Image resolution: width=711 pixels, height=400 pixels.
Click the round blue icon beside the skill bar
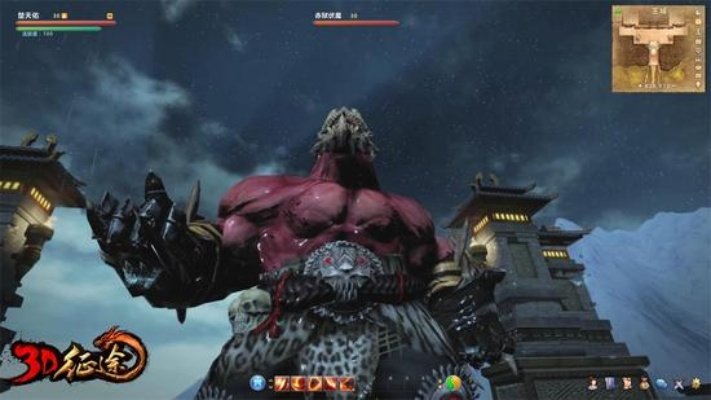point(259,382)
